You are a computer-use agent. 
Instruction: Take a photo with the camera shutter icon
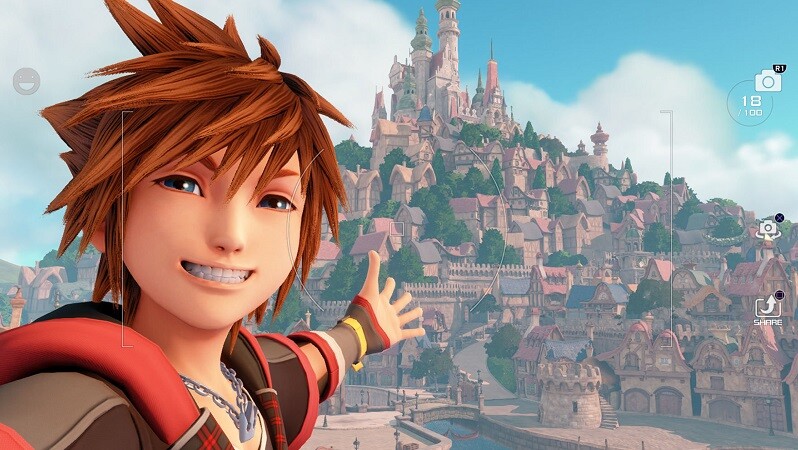coord(768,81)
